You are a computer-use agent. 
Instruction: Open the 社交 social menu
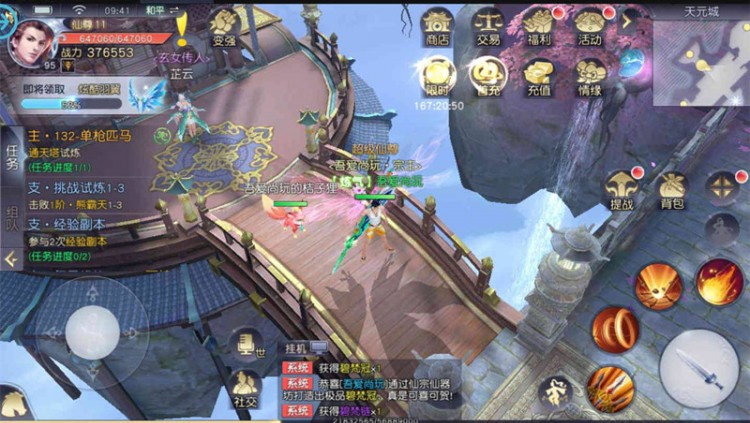[243, 389]
